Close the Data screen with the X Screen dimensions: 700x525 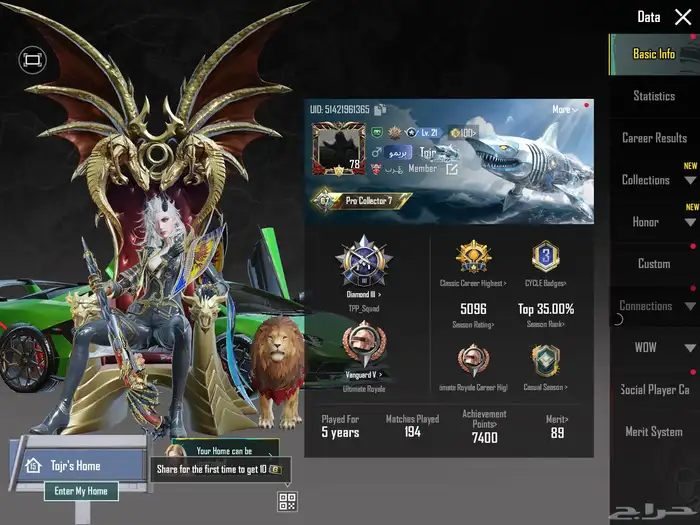(683, 17)
